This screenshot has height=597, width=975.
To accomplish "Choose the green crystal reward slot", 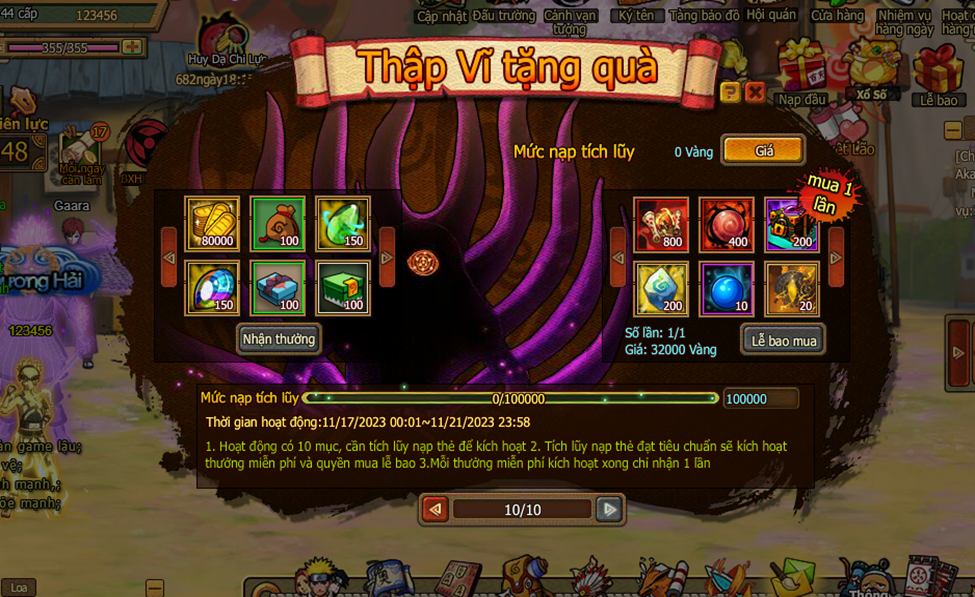I will (343, 223).
